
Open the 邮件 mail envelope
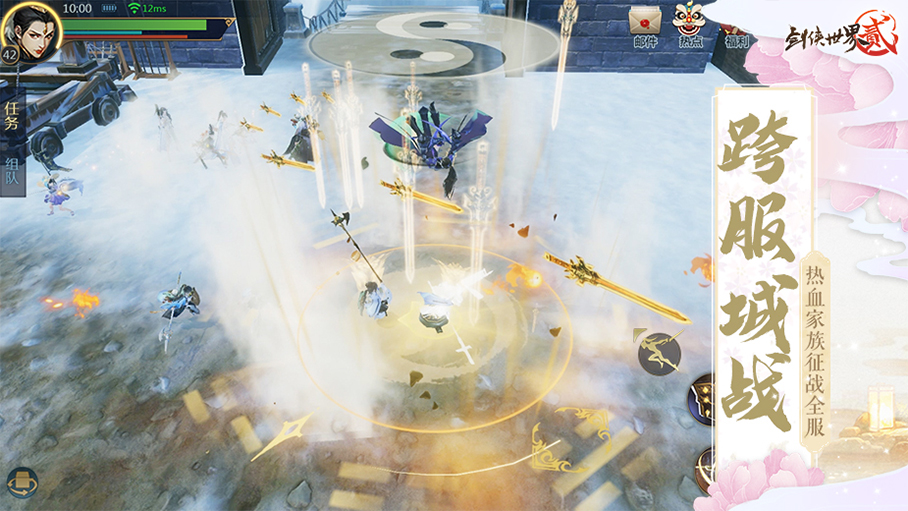(645, 26)
